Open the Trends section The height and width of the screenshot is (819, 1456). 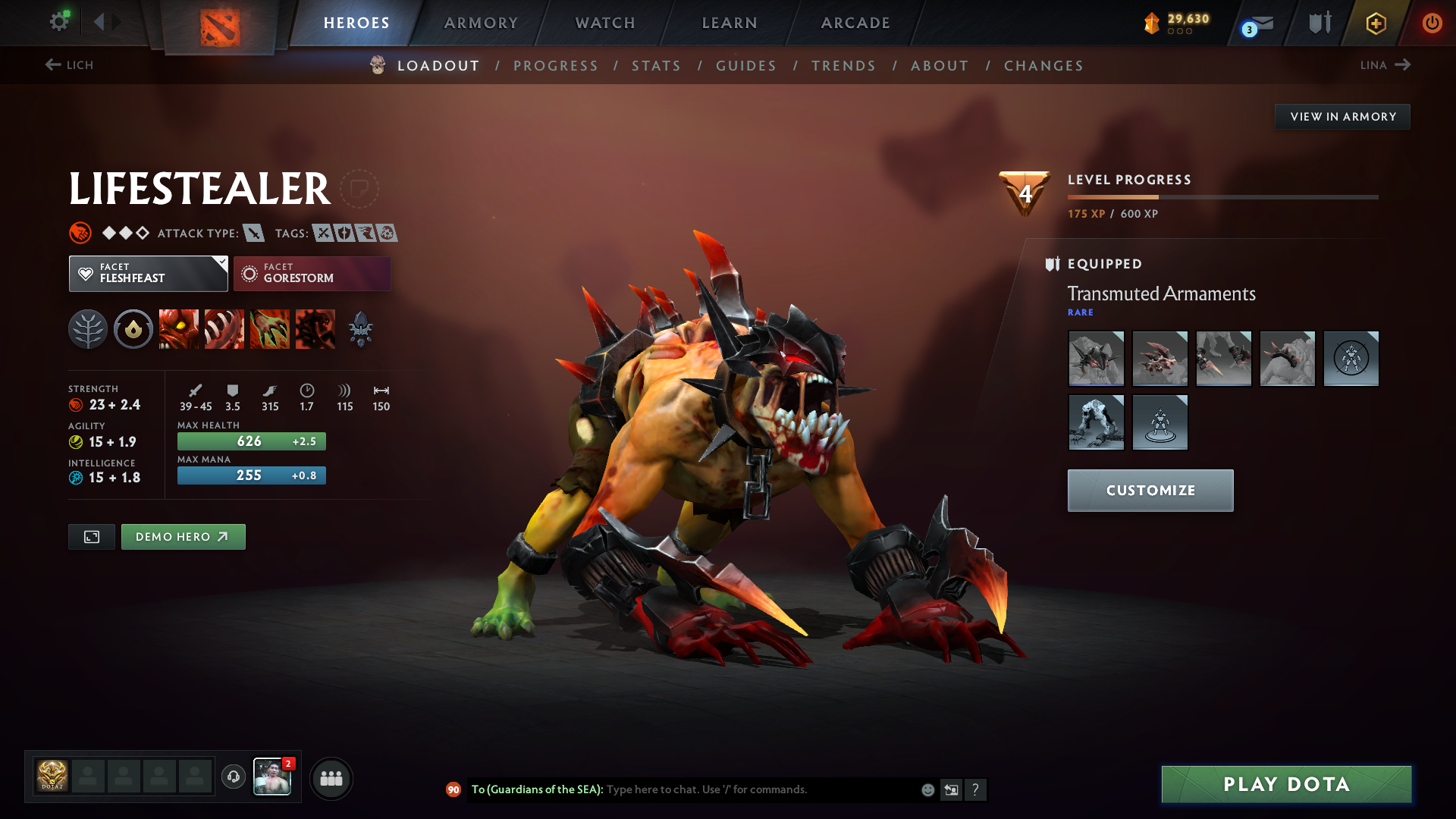tap(843, 66)
